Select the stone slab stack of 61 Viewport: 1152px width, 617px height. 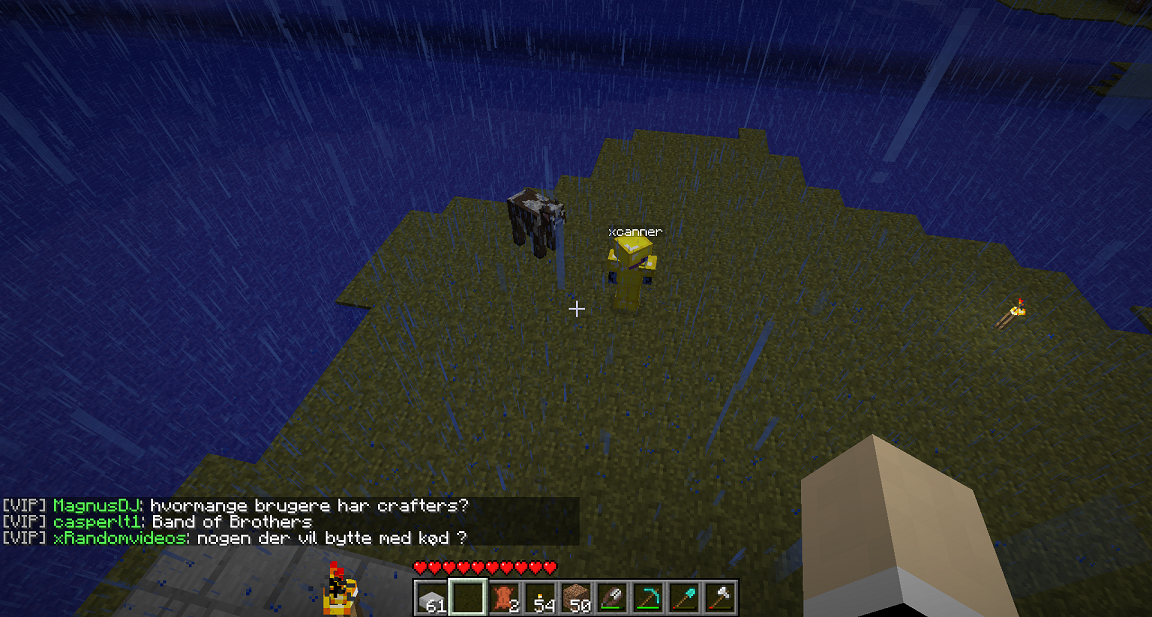coord(432,598)
